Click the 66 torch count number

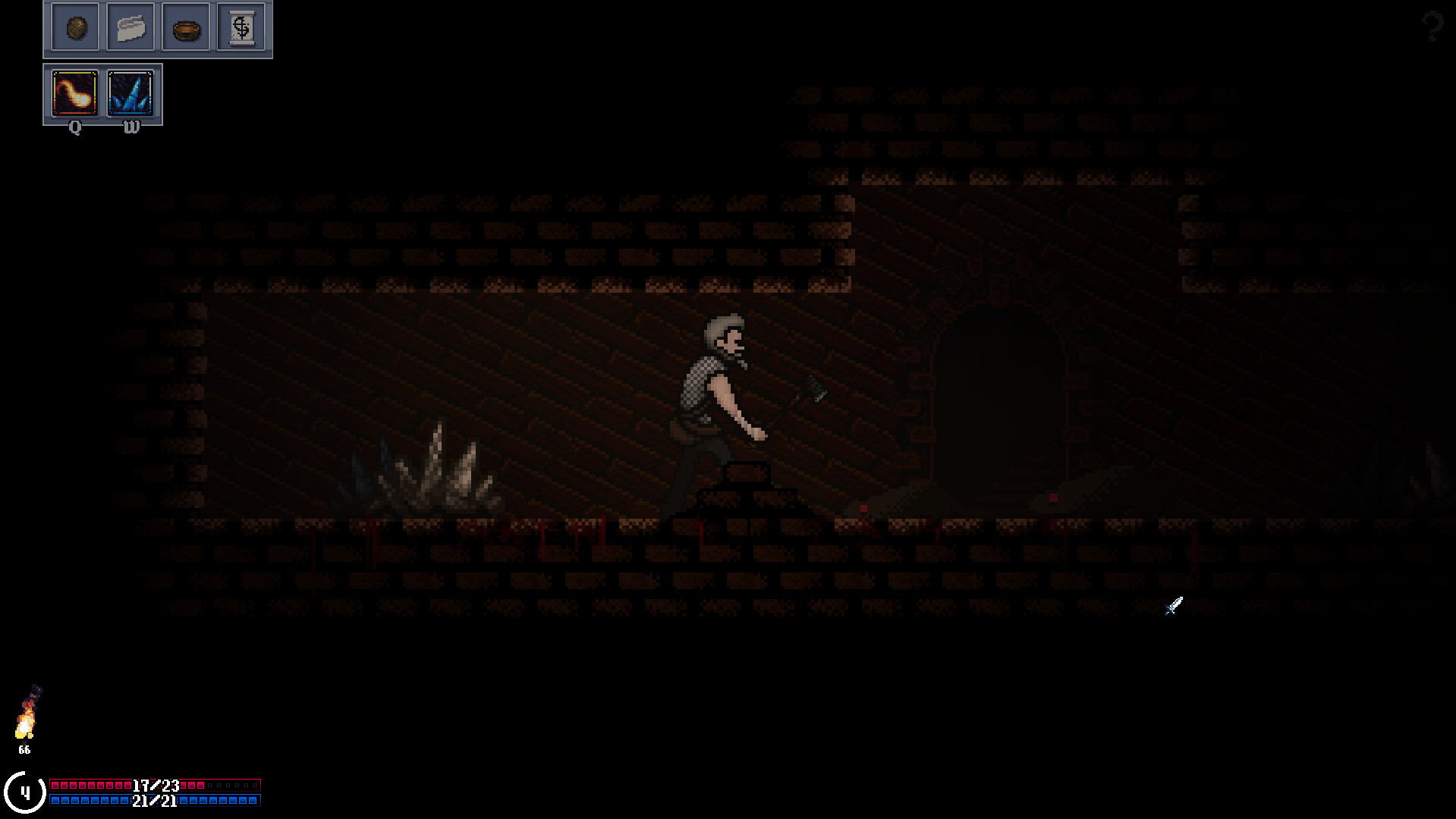pos(24,749)
